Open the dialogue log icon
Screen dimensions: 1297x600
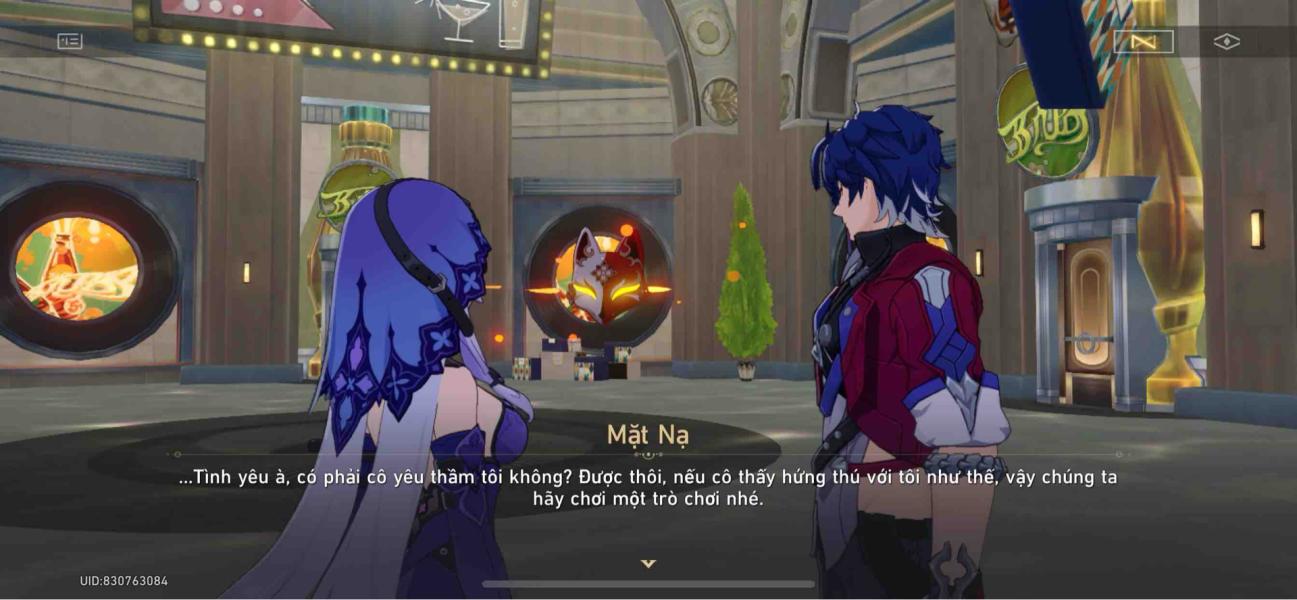[x=70, y=41]
